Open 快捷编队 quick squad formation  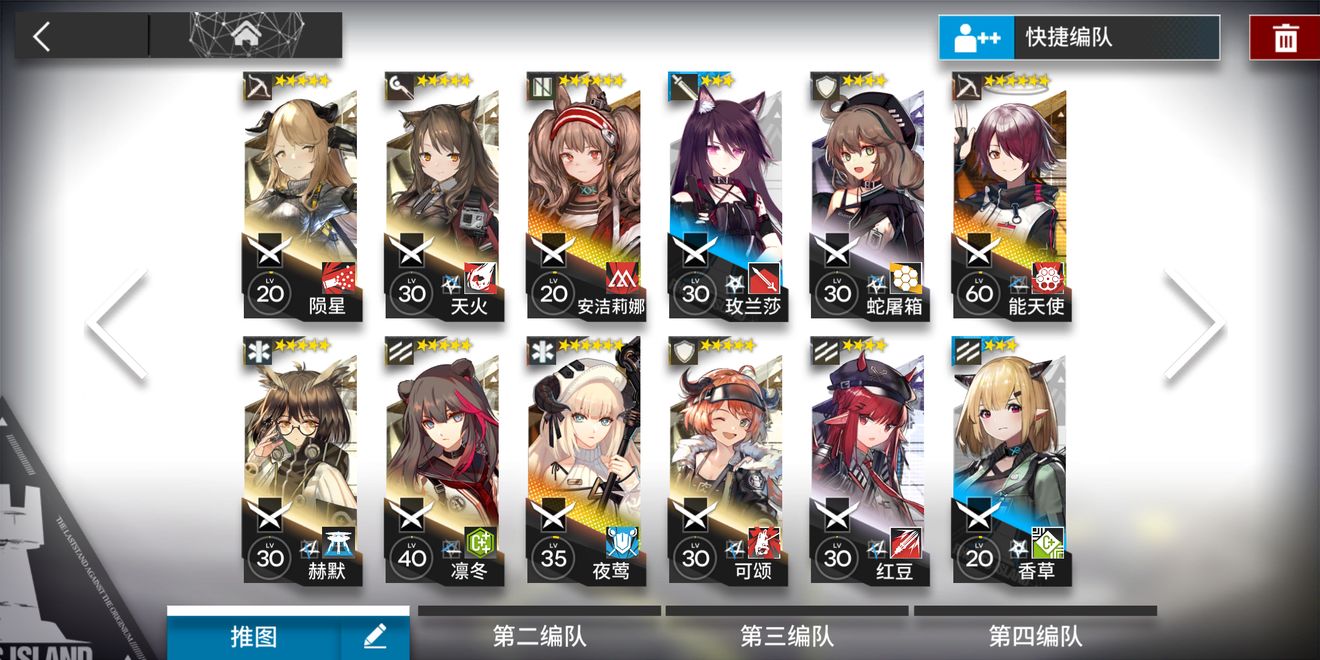[x=1078, y=38]
